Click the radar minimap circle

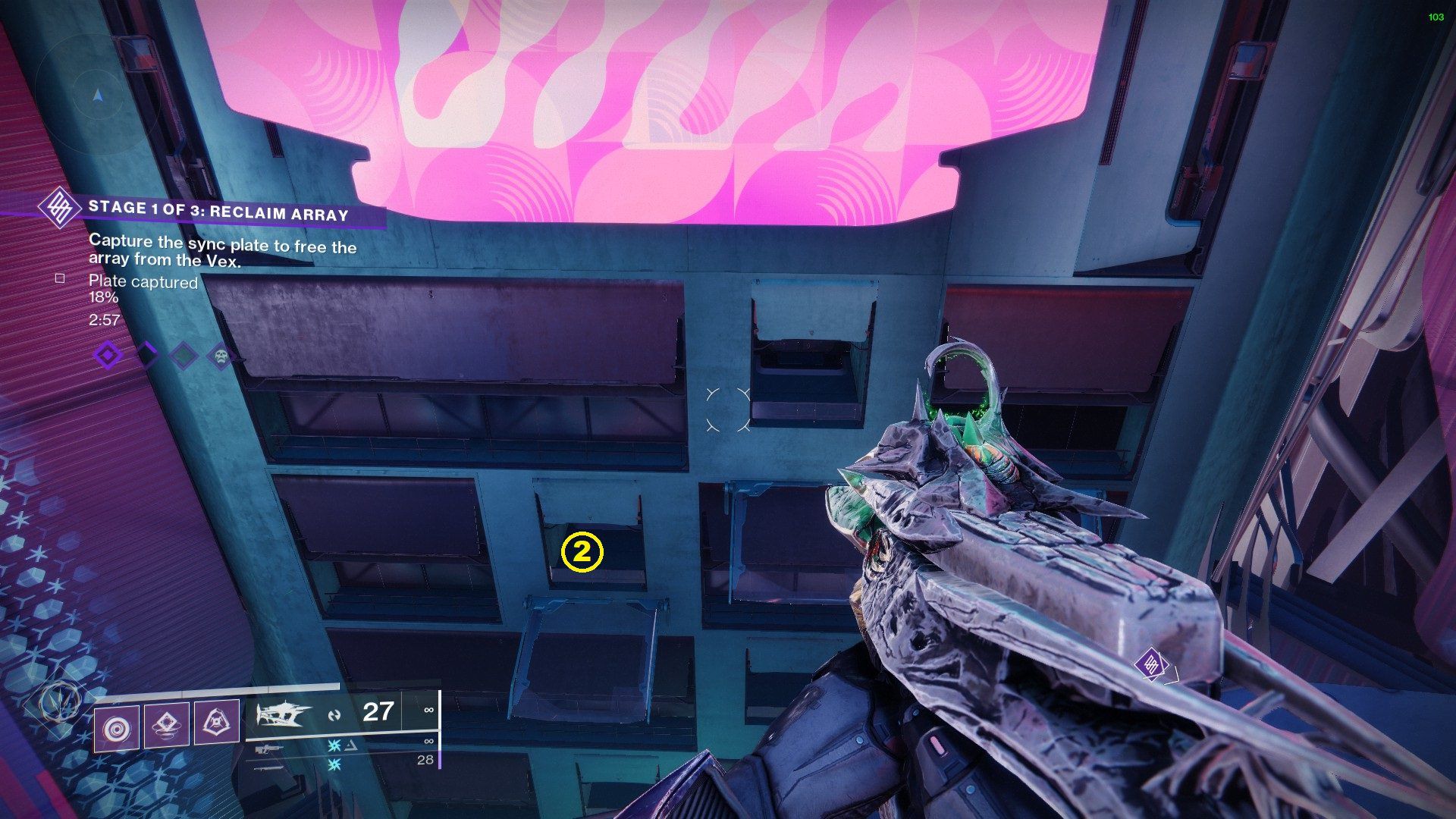[x=96, y=96]
